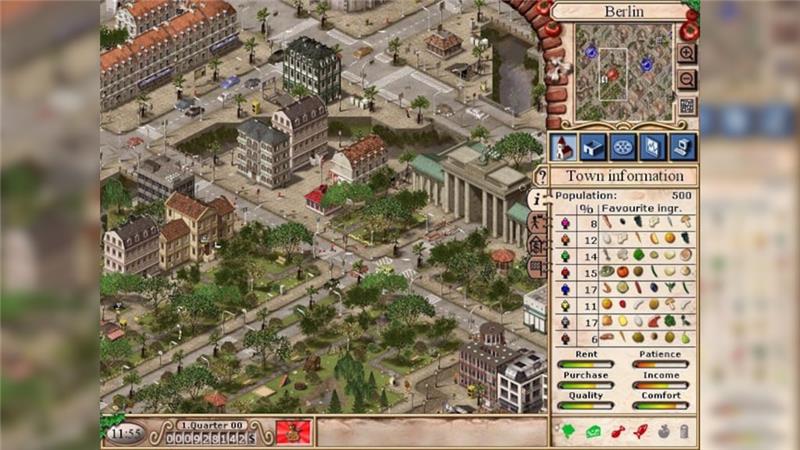Open the statistics chart icon panel
Screen dimensions: 800x450
click(x=652, y=147)
